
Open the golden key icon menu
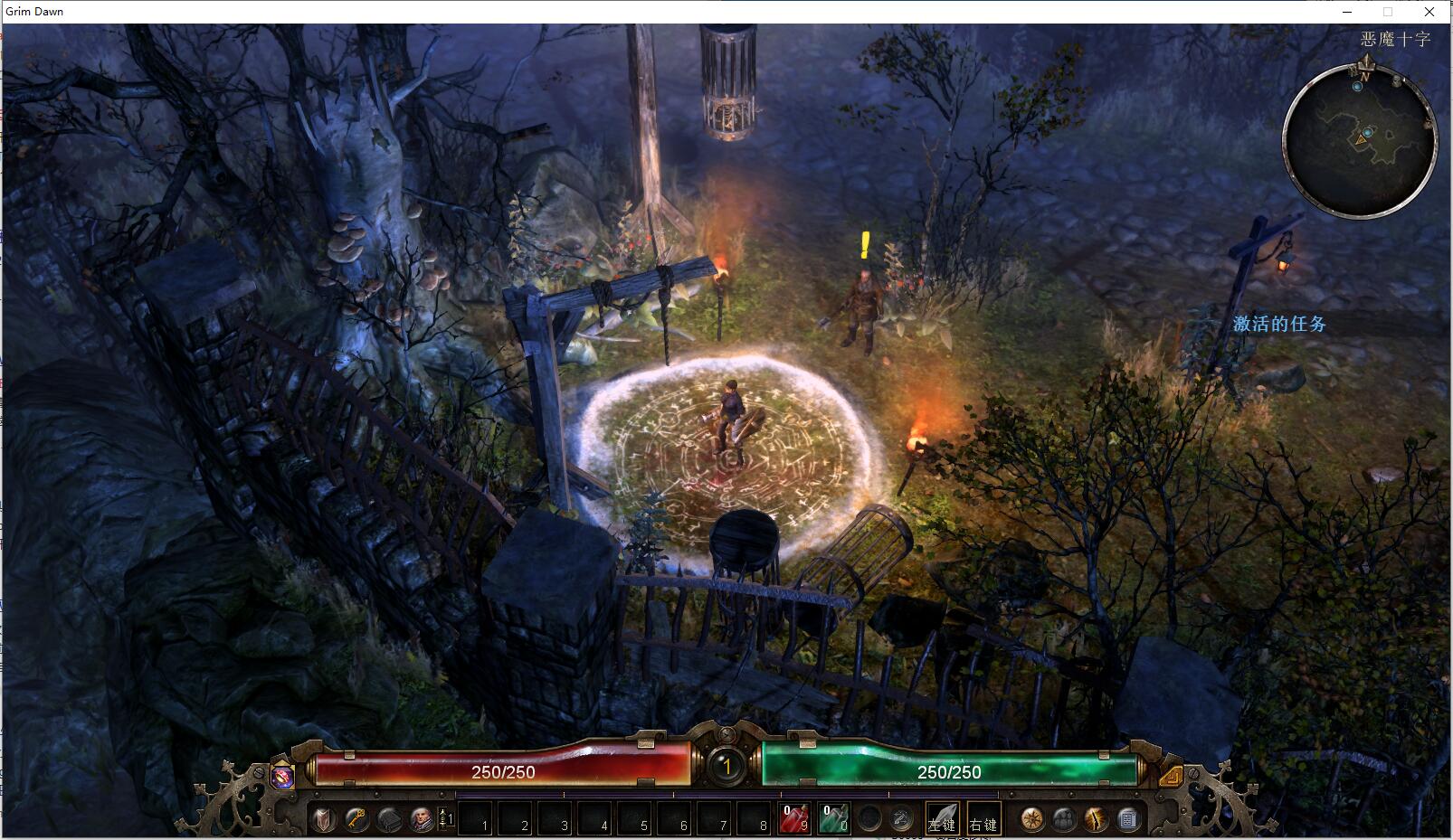coord(356,819)
